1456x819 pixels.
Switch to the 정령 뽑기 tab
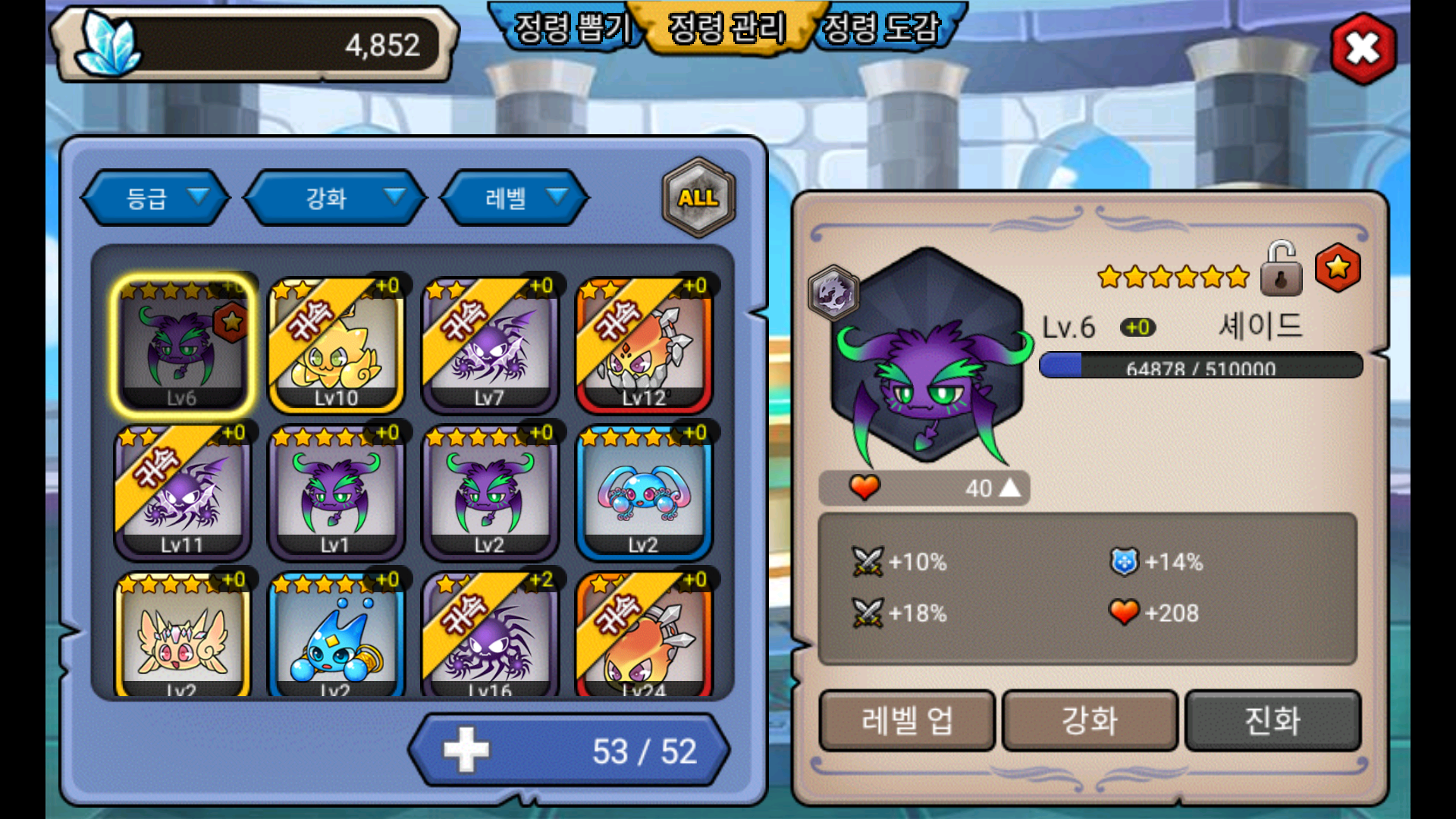click(x=570, y=29)
